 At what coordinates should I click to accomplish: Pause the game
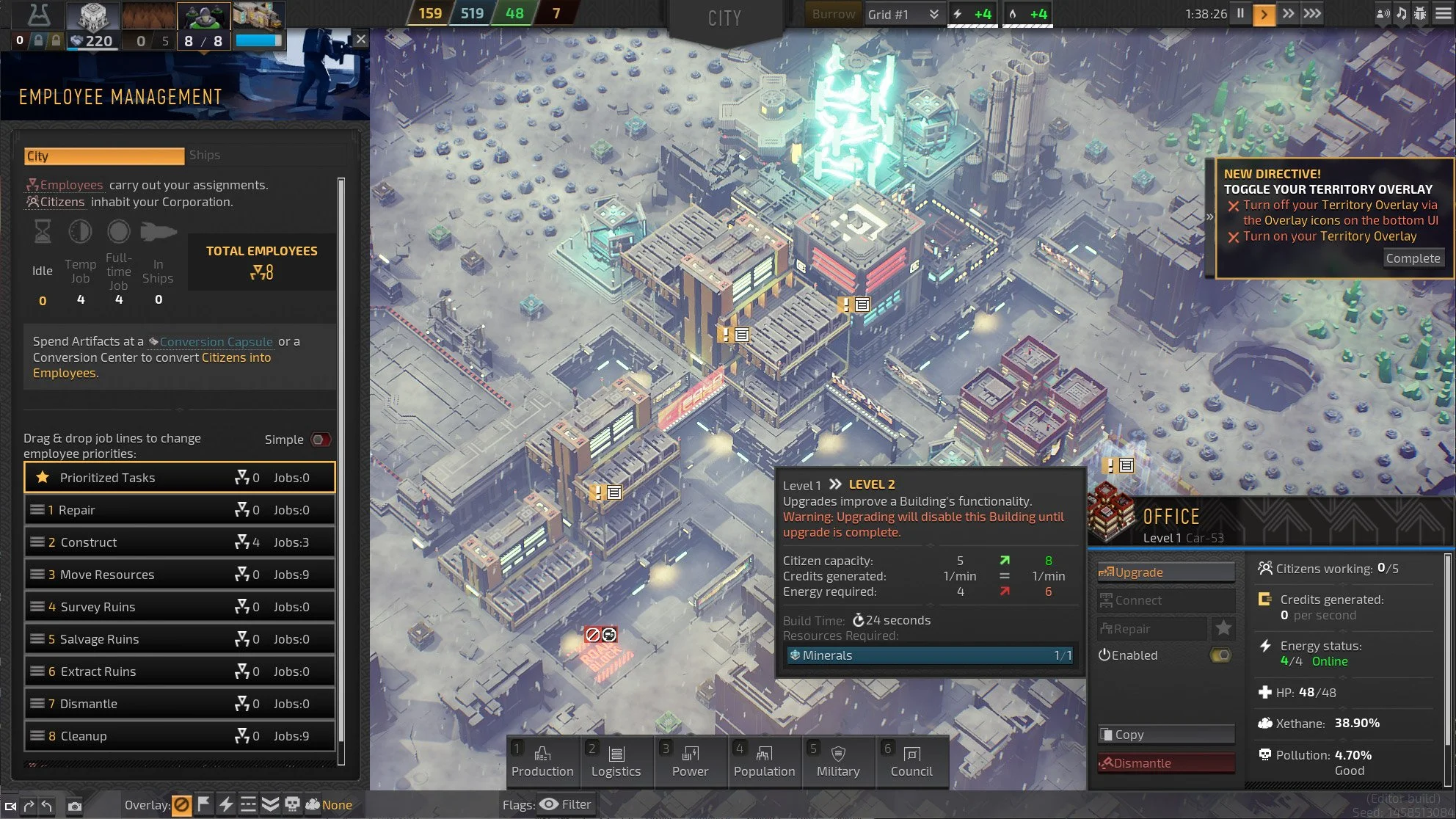point(1240,13)
